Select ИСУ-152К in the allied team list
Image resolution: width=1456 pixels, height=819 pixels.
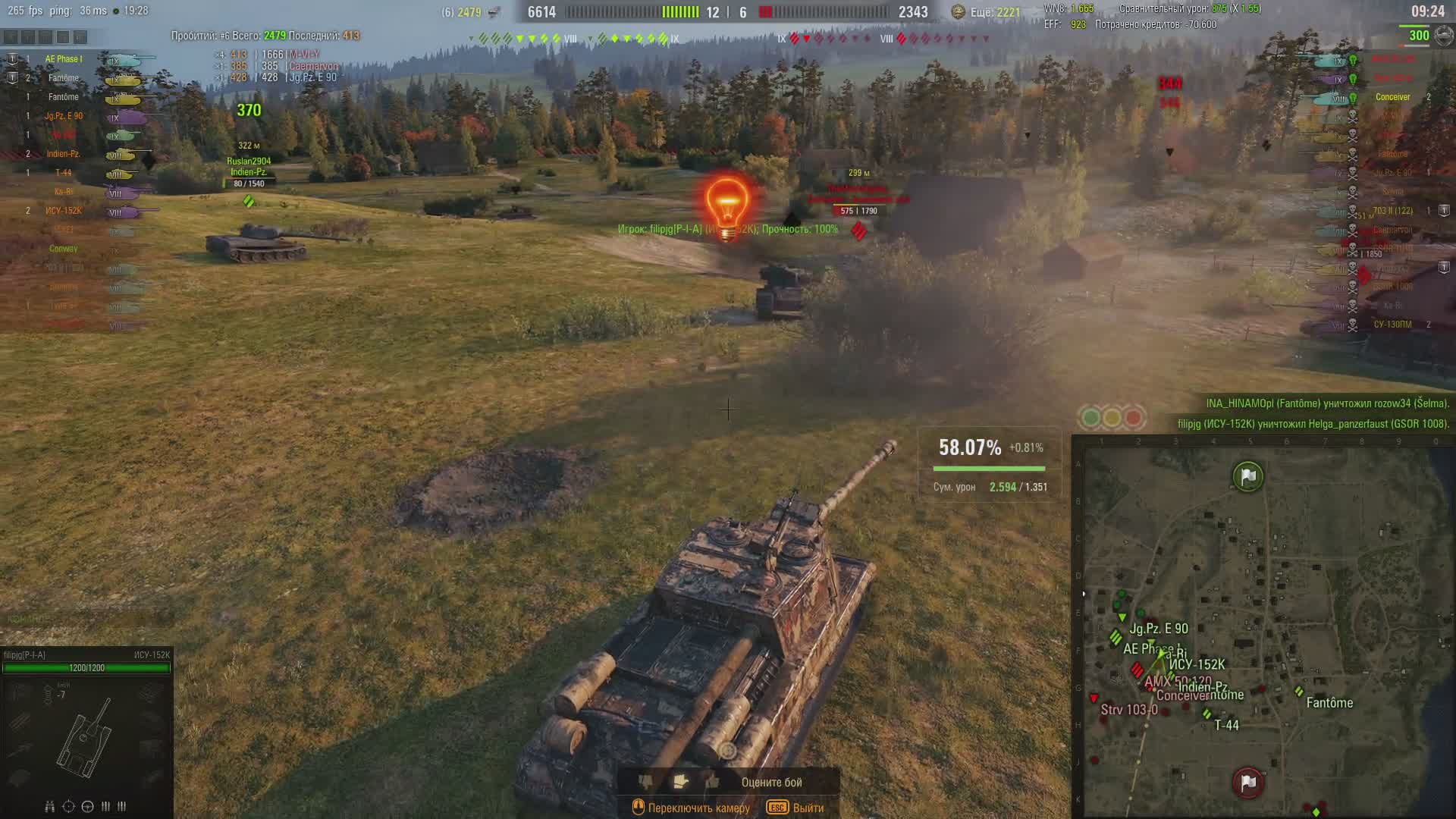click(64, 211)
